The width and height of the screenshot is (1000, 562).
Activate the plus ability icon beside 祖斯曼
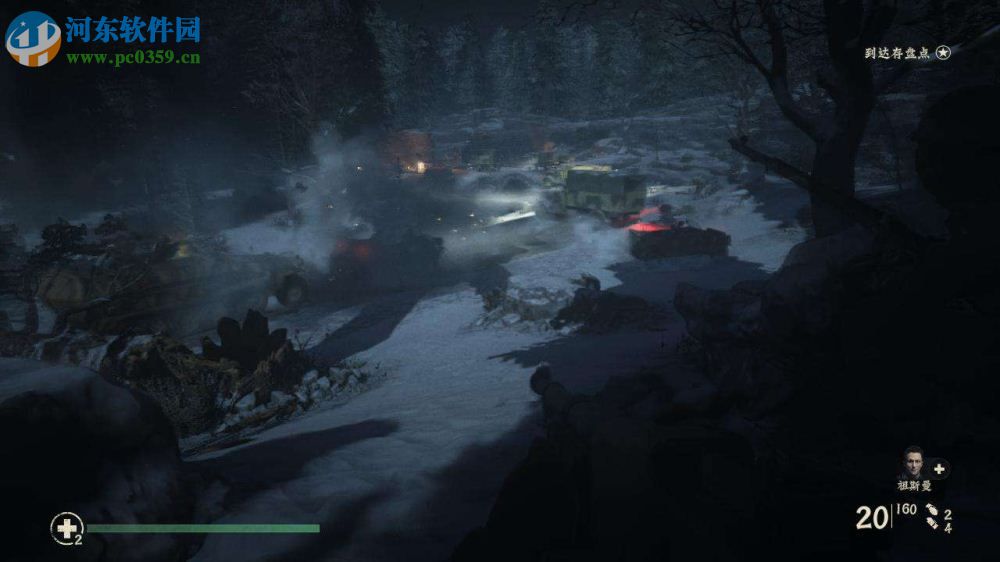point(939,468)
